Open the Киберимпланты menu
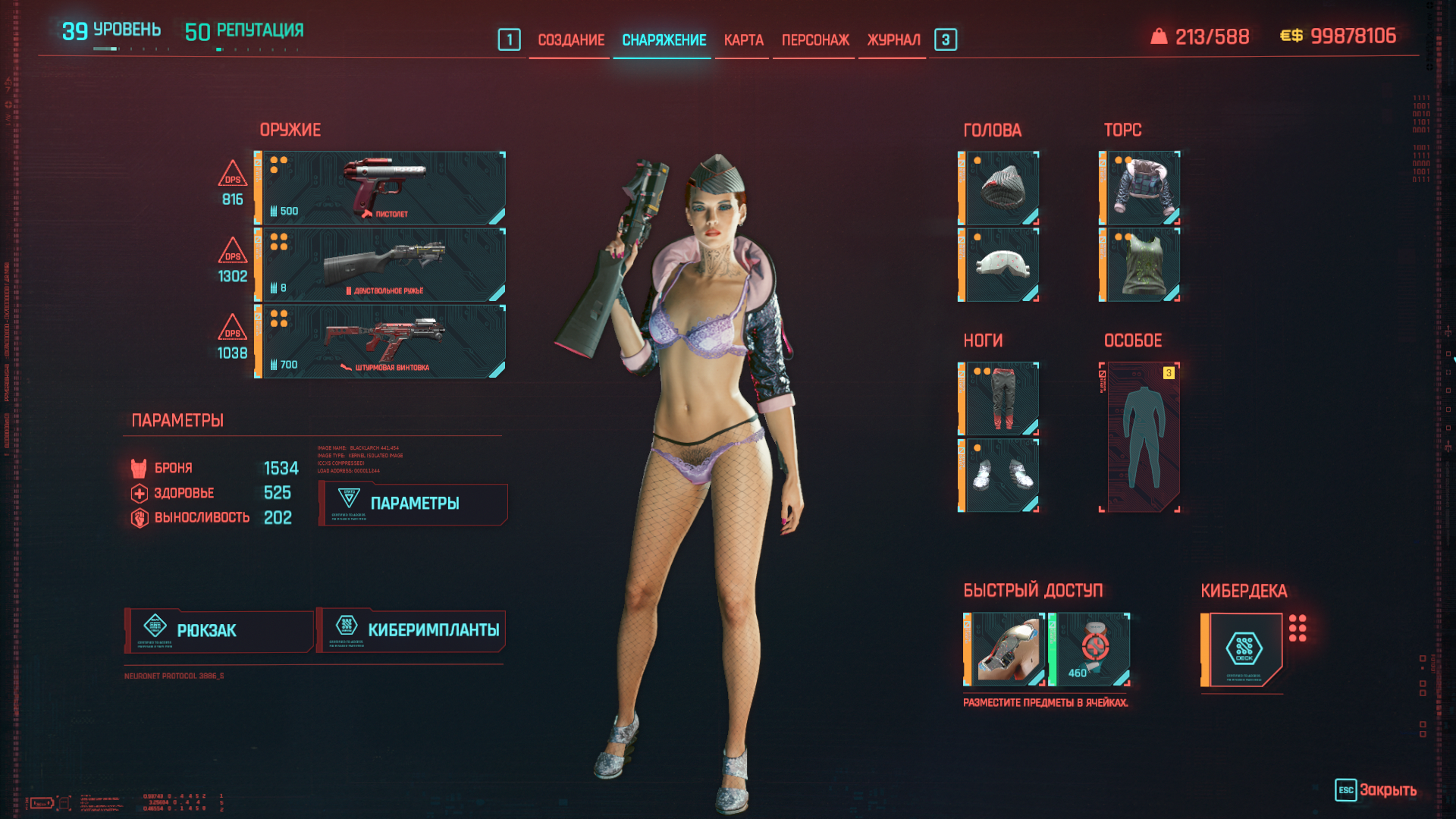The height and width of the screenshot is (819, 1456). [411, 631]
